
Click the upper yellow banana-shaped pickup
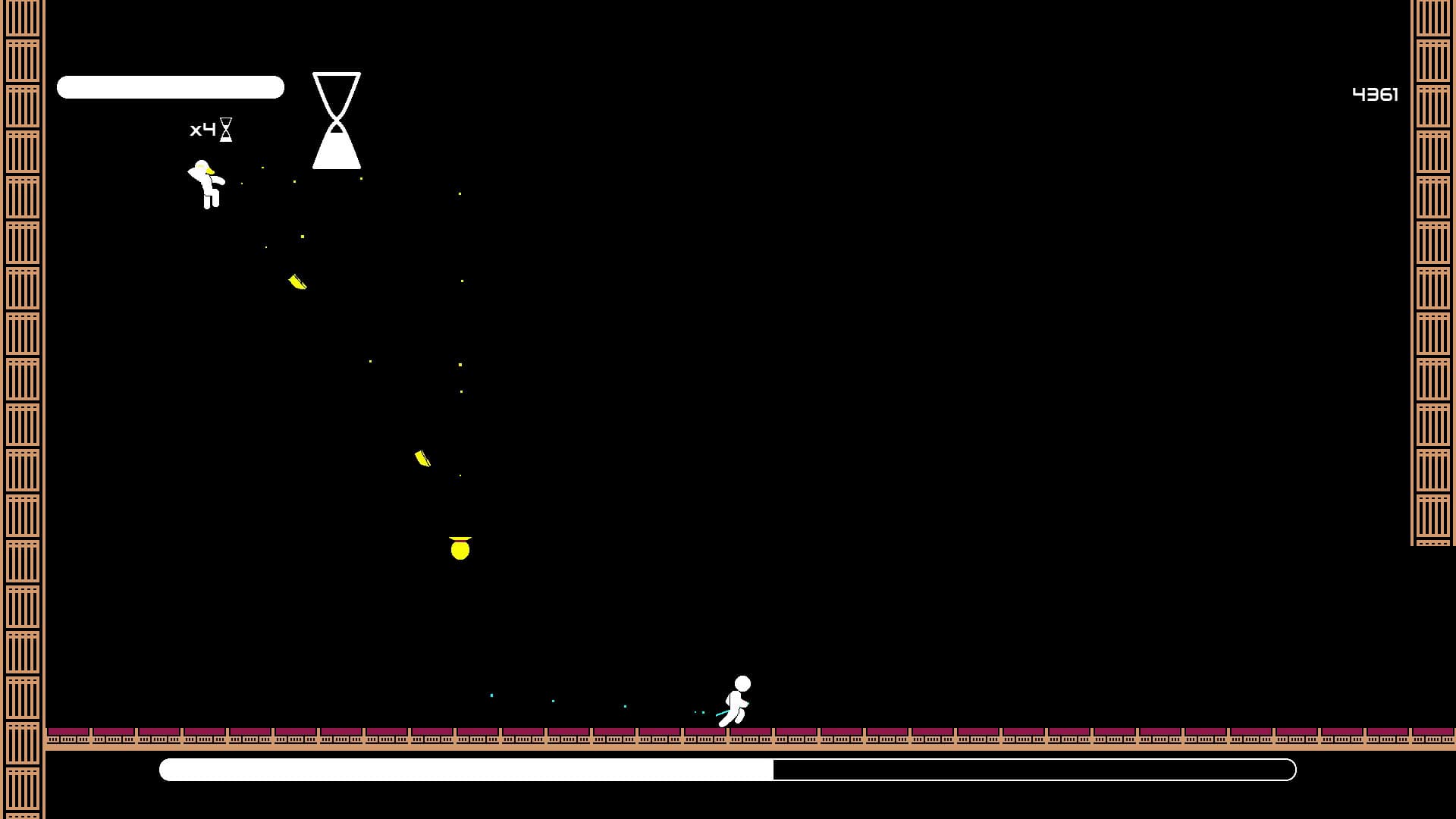[x=296, y=281]
